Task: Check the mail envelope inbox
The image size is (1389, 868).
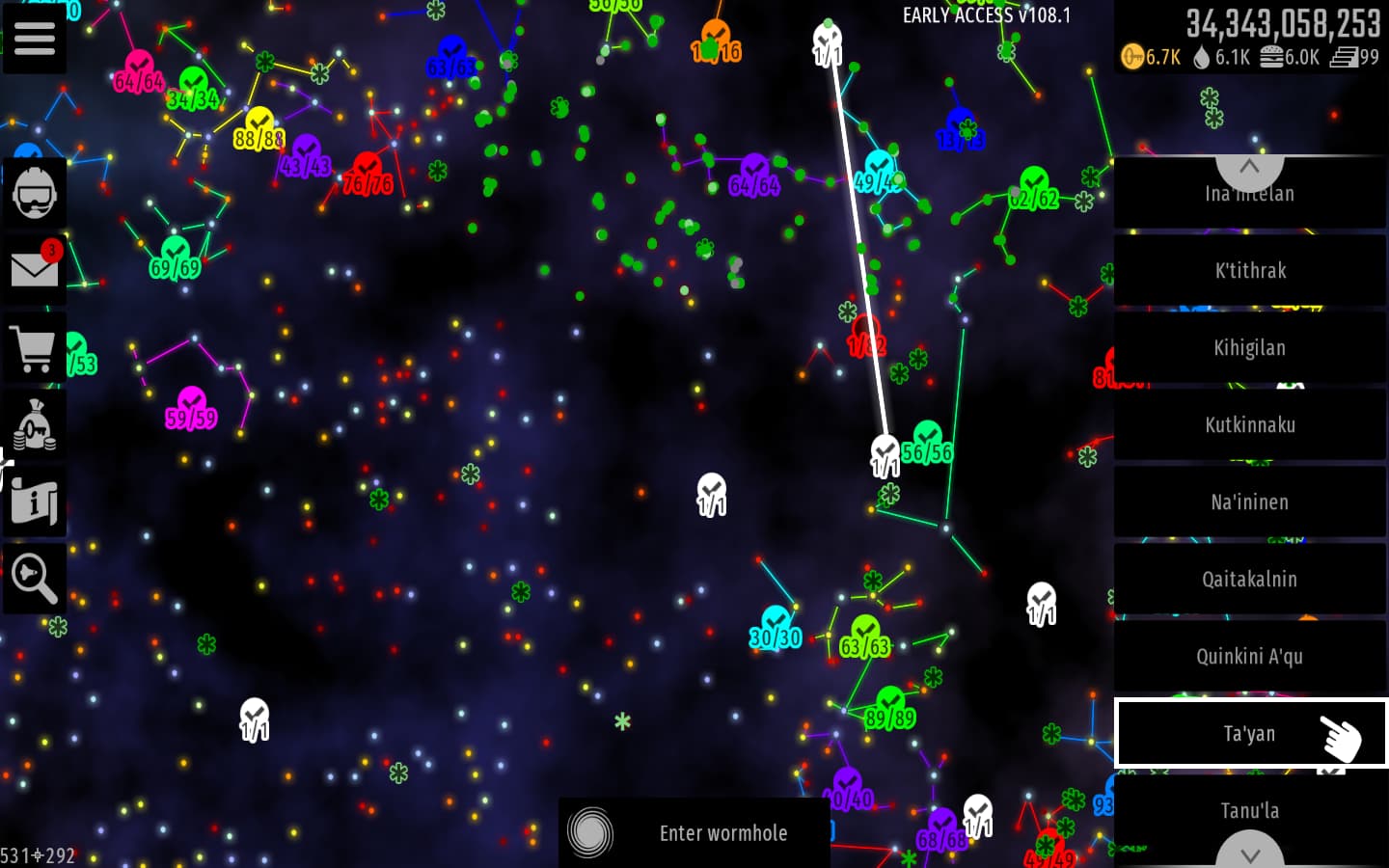Action: (x=35, y=269)
